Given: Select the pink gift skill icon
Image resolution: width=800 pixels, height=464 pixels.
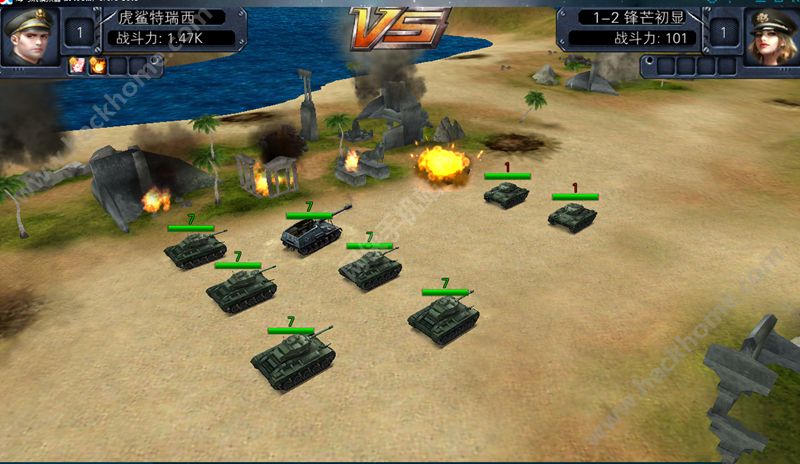Looking at the screenshot, I should (x=77, y=65).
